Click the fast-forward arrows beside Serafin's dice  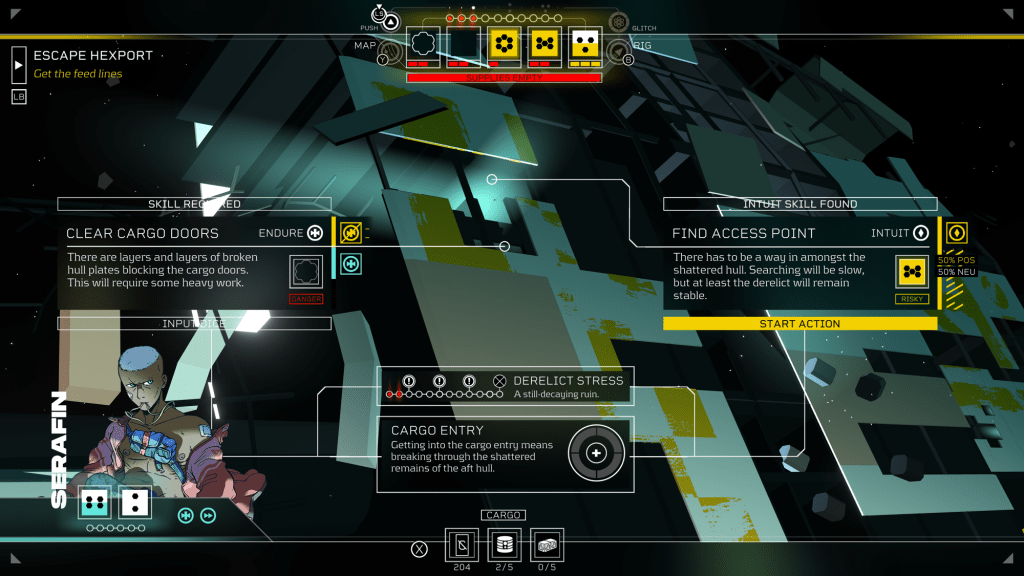[208, 516]
